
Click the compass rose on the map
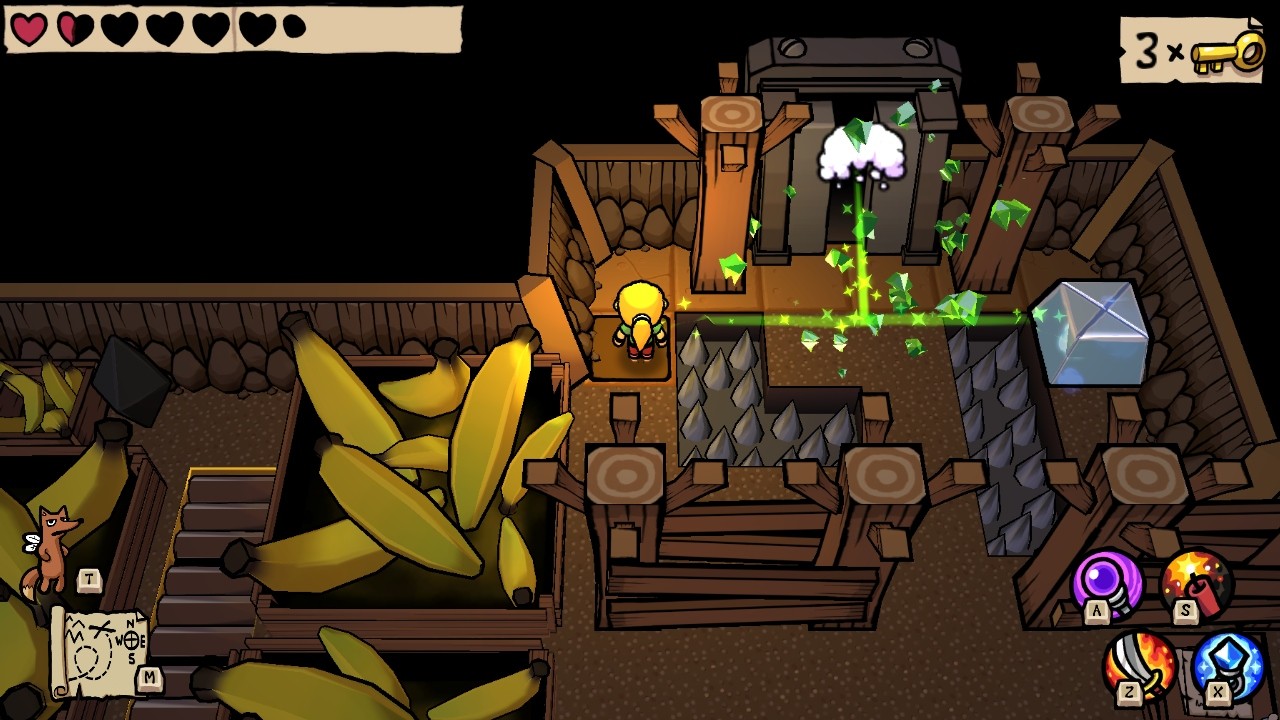130,638
